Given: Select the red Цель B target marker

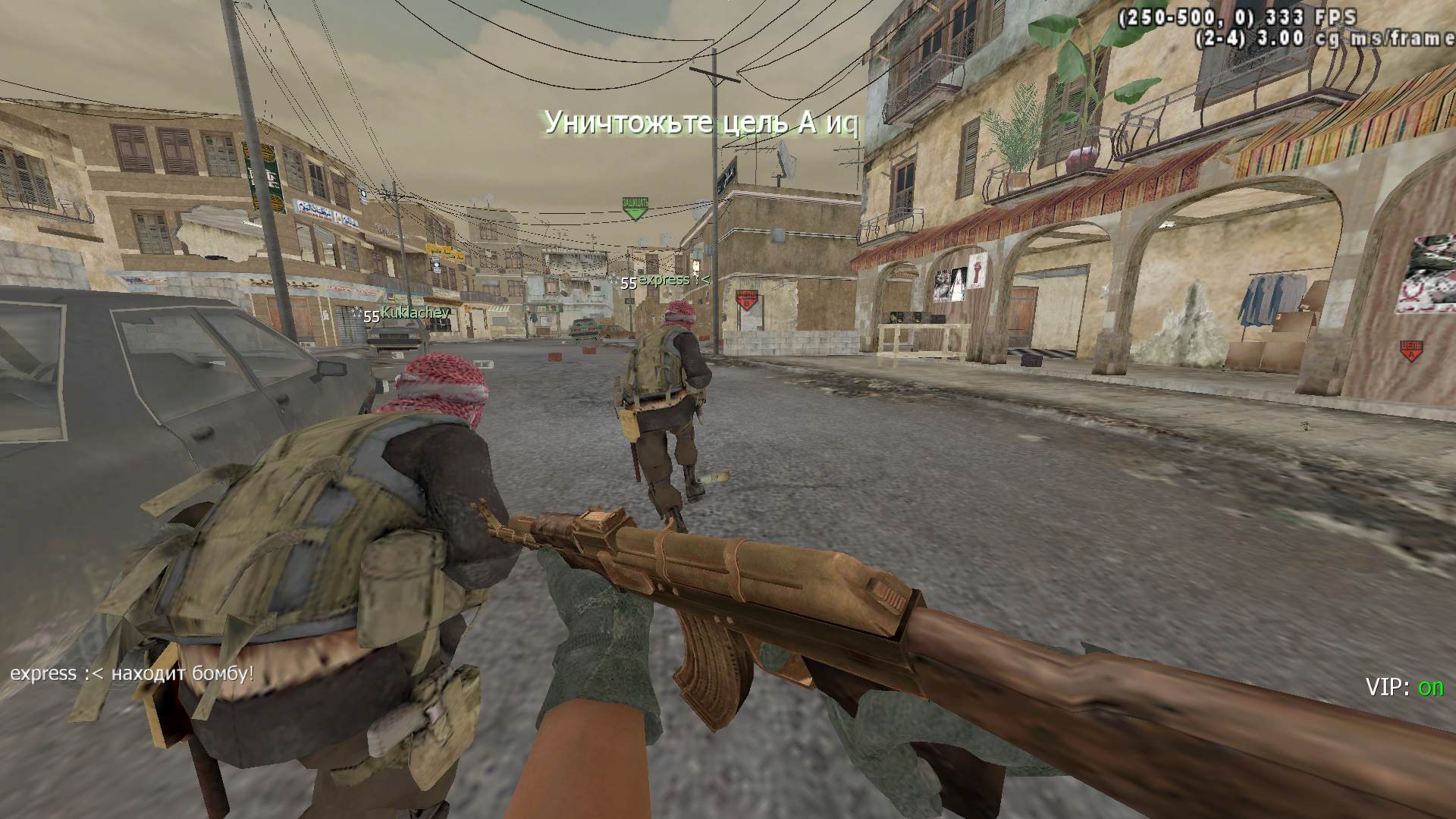Looking at the screenshot, I should 746,300.
